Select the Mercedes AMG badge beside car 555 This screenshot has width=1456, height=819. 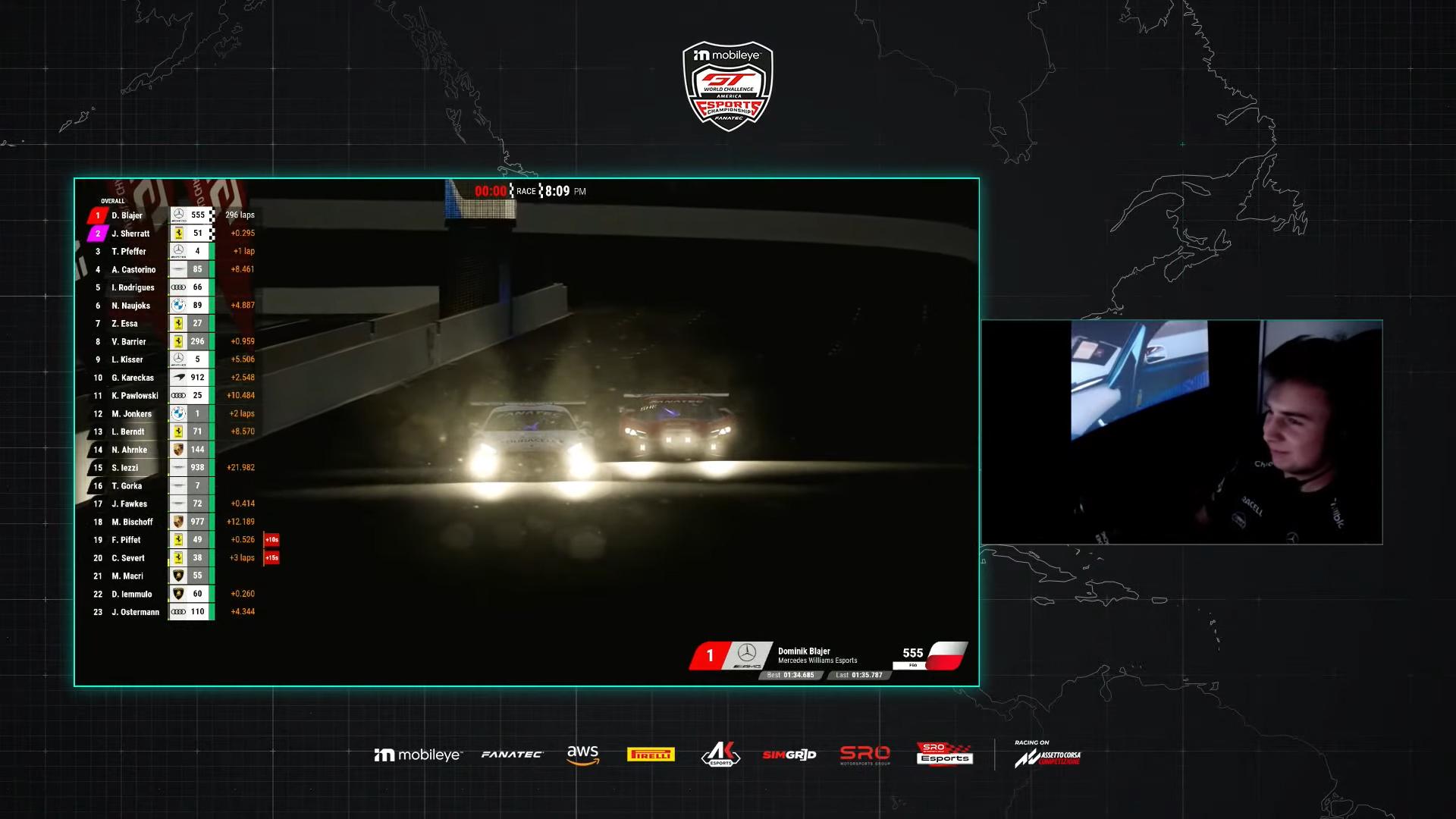pyautogui.click(x=180, y=215)
